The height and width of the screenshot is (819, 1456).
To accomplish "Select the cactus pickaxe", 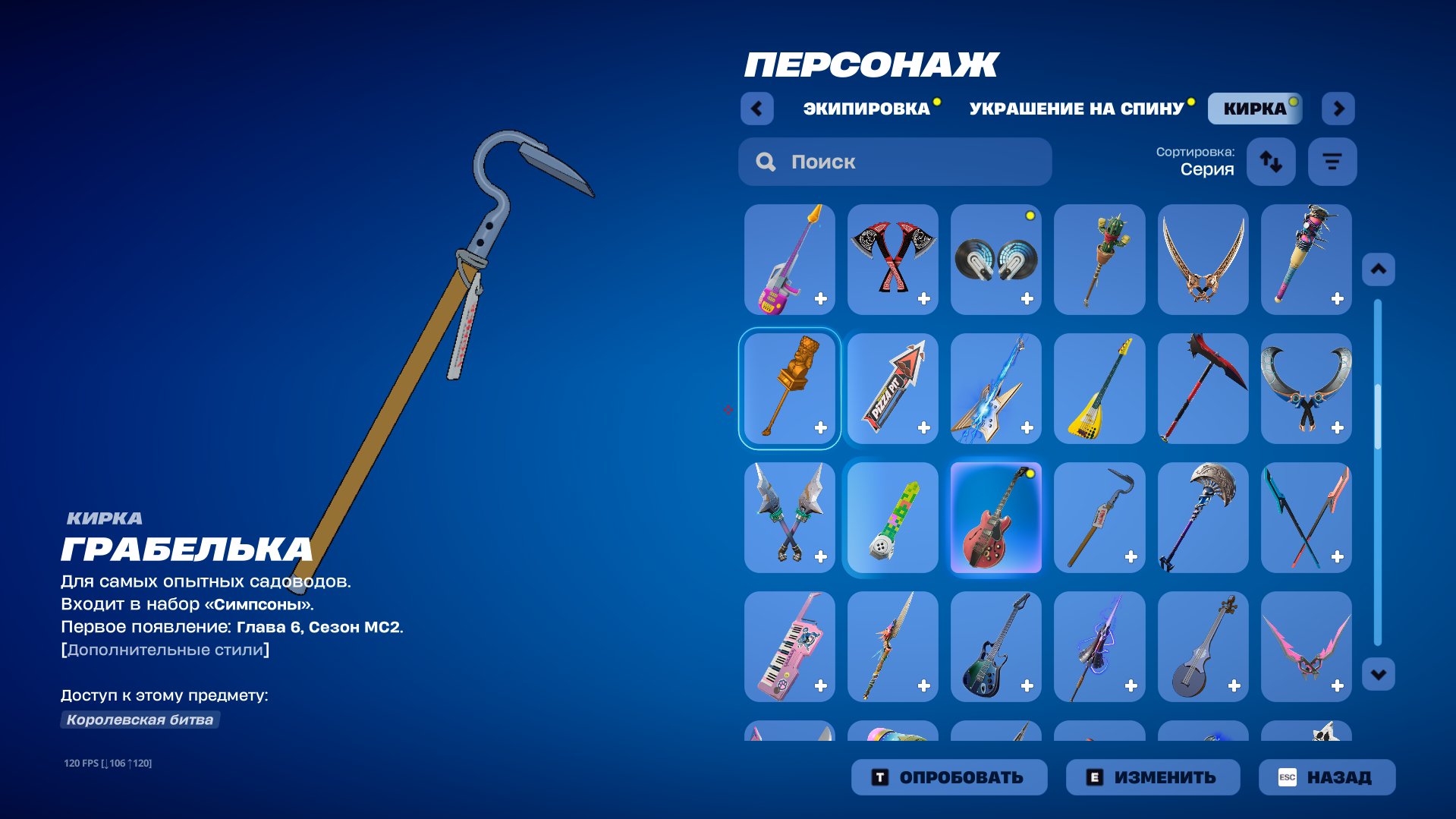I will click(x=1099, y=260).
